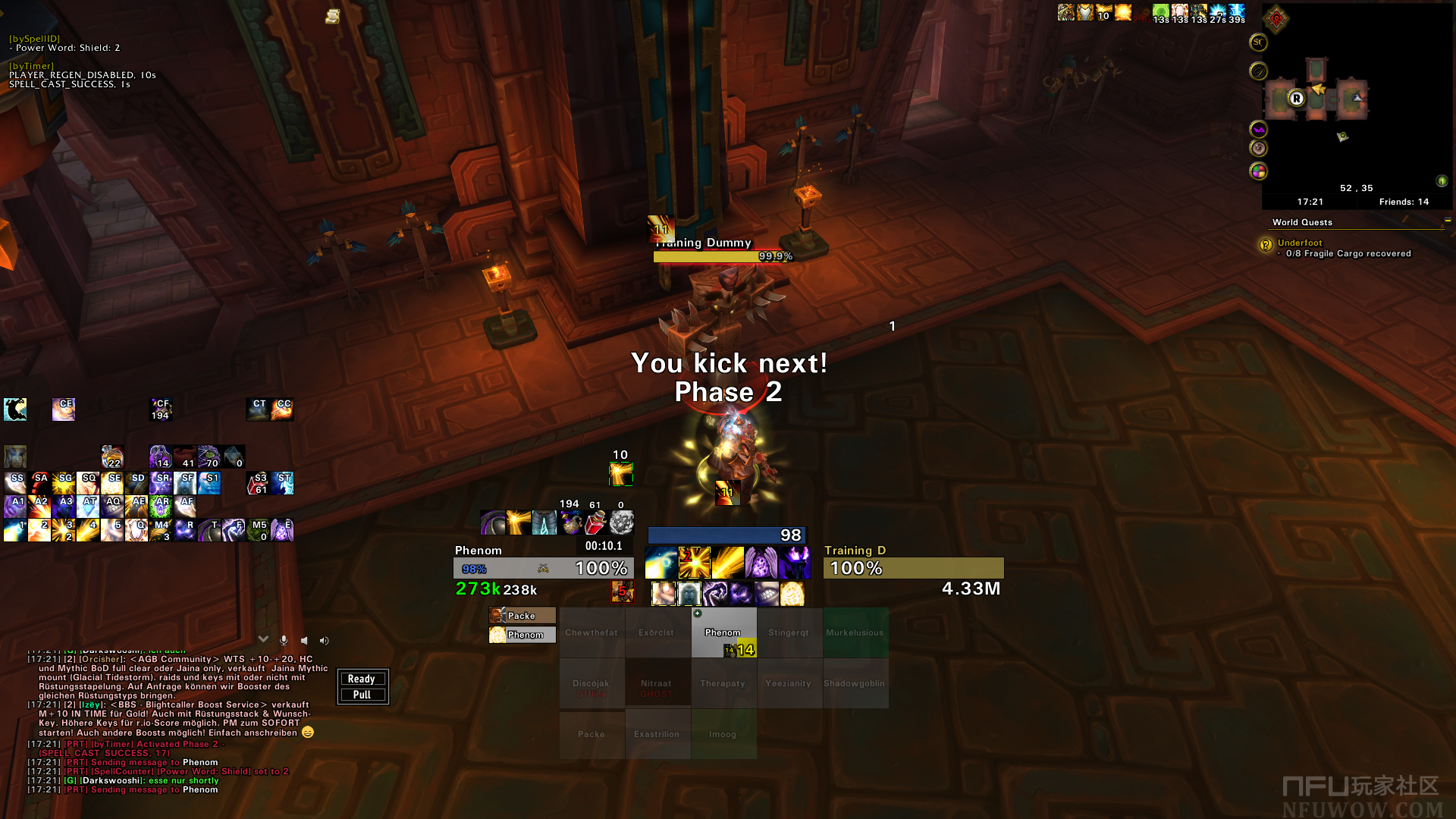
Task: Click the minimap raid marker R
Action: pos(1296,99)
